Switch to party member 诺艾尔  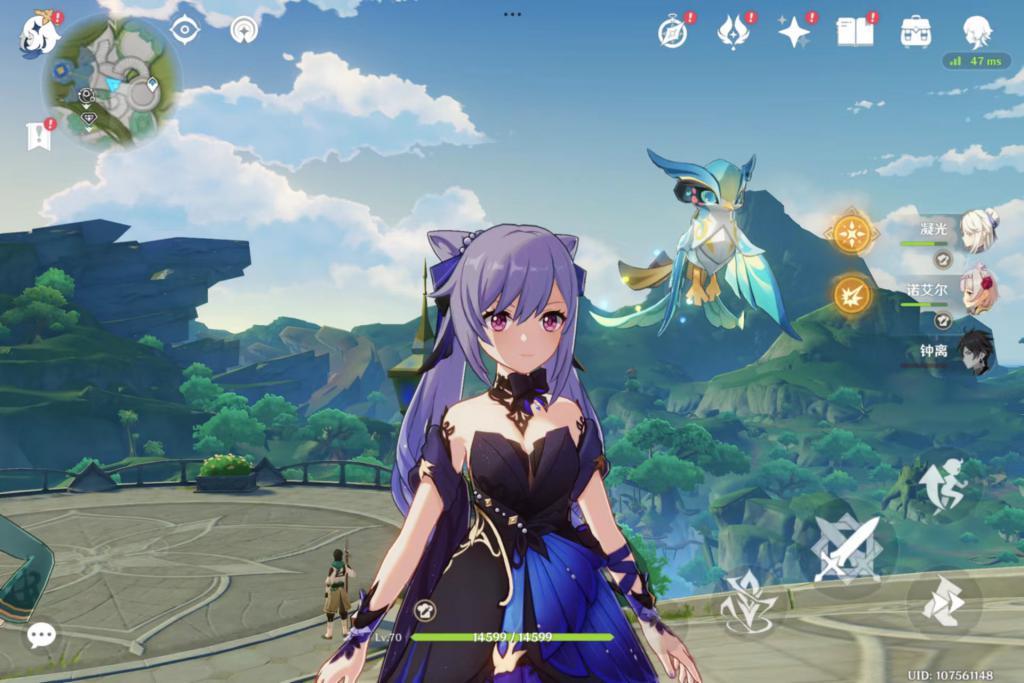pos(973,291)
